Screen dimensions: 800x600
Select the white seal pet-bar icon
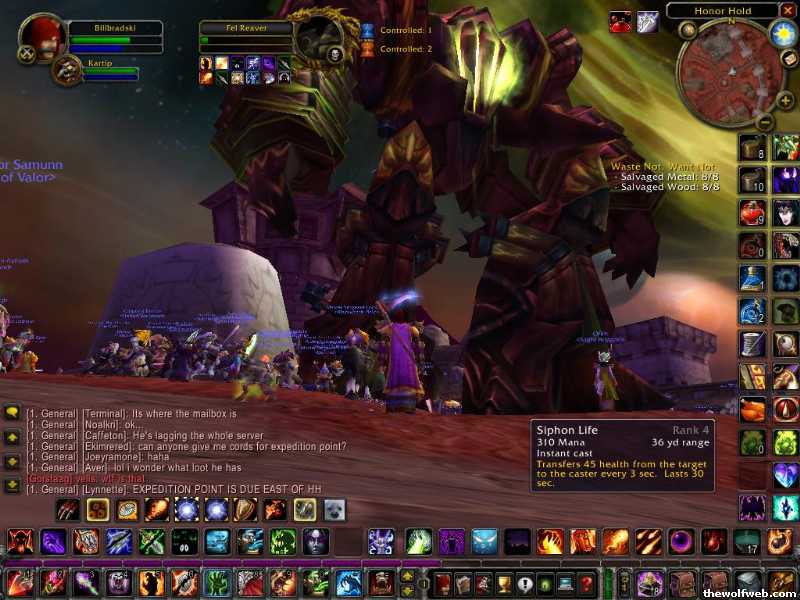point(331,510)
